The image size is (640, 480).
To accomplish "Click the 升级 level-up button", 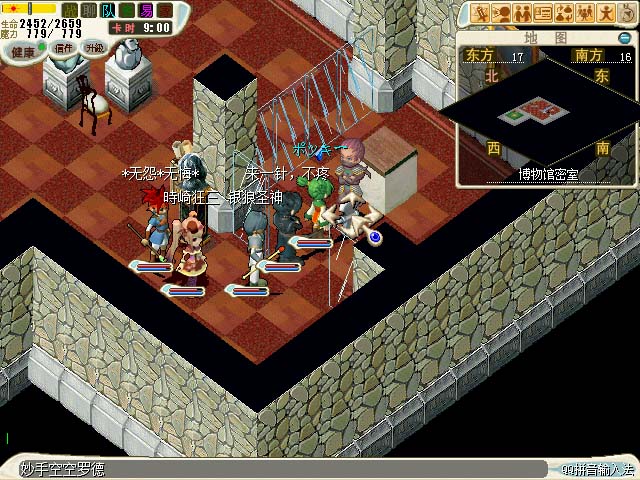I will tap(94, 47).
